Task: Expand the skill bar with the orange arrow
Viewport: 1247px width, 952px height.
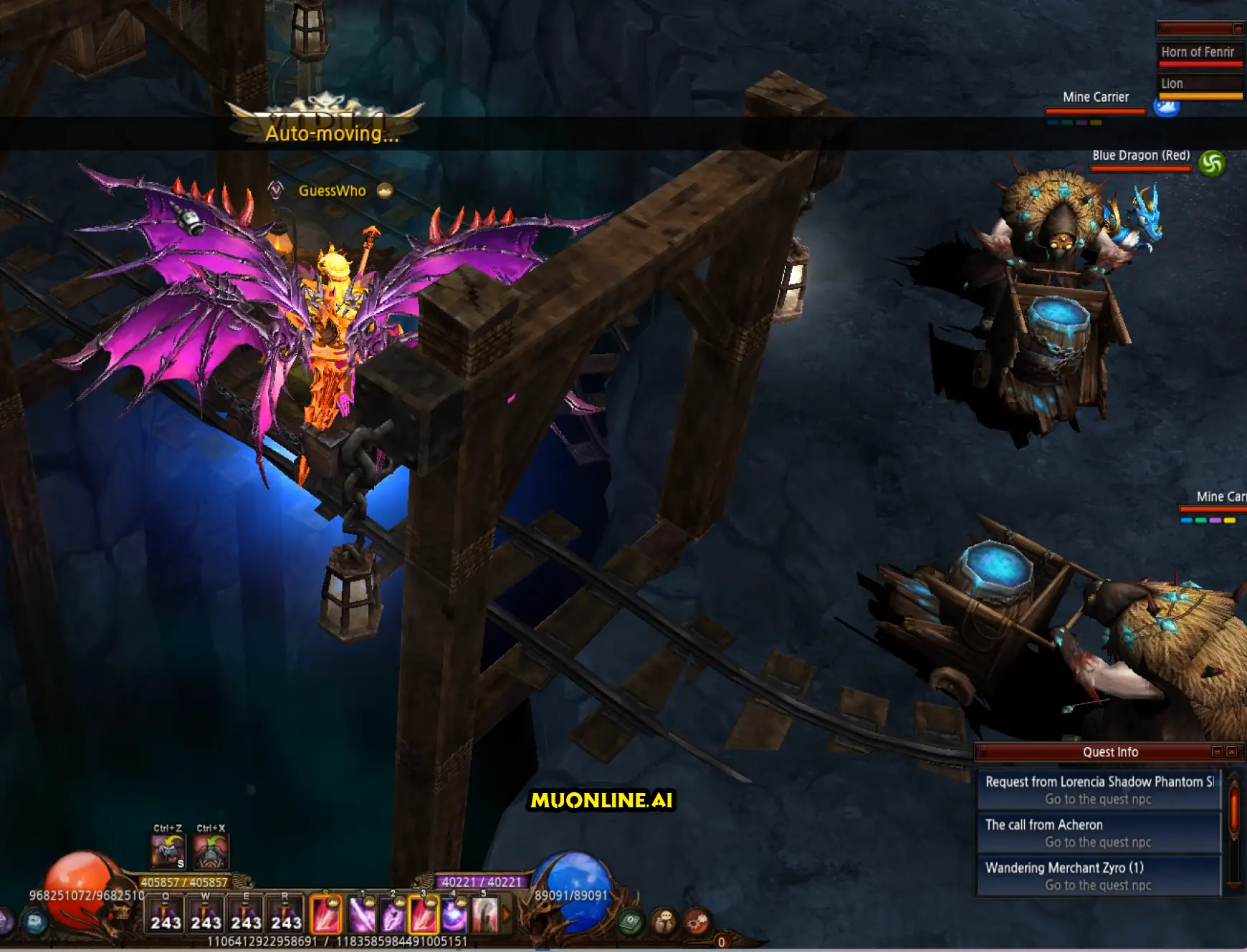Action: pos(507,915)
